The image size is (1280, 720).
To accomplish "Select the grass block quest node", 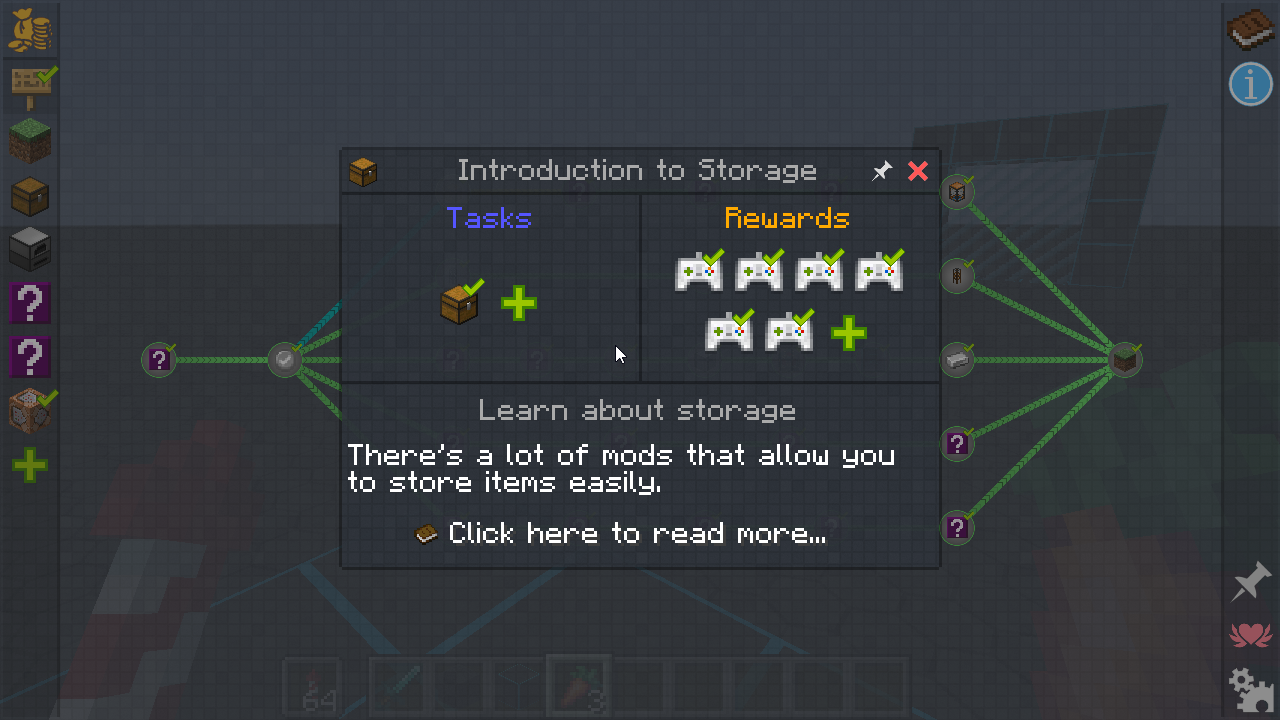I will coord(1126,359).
